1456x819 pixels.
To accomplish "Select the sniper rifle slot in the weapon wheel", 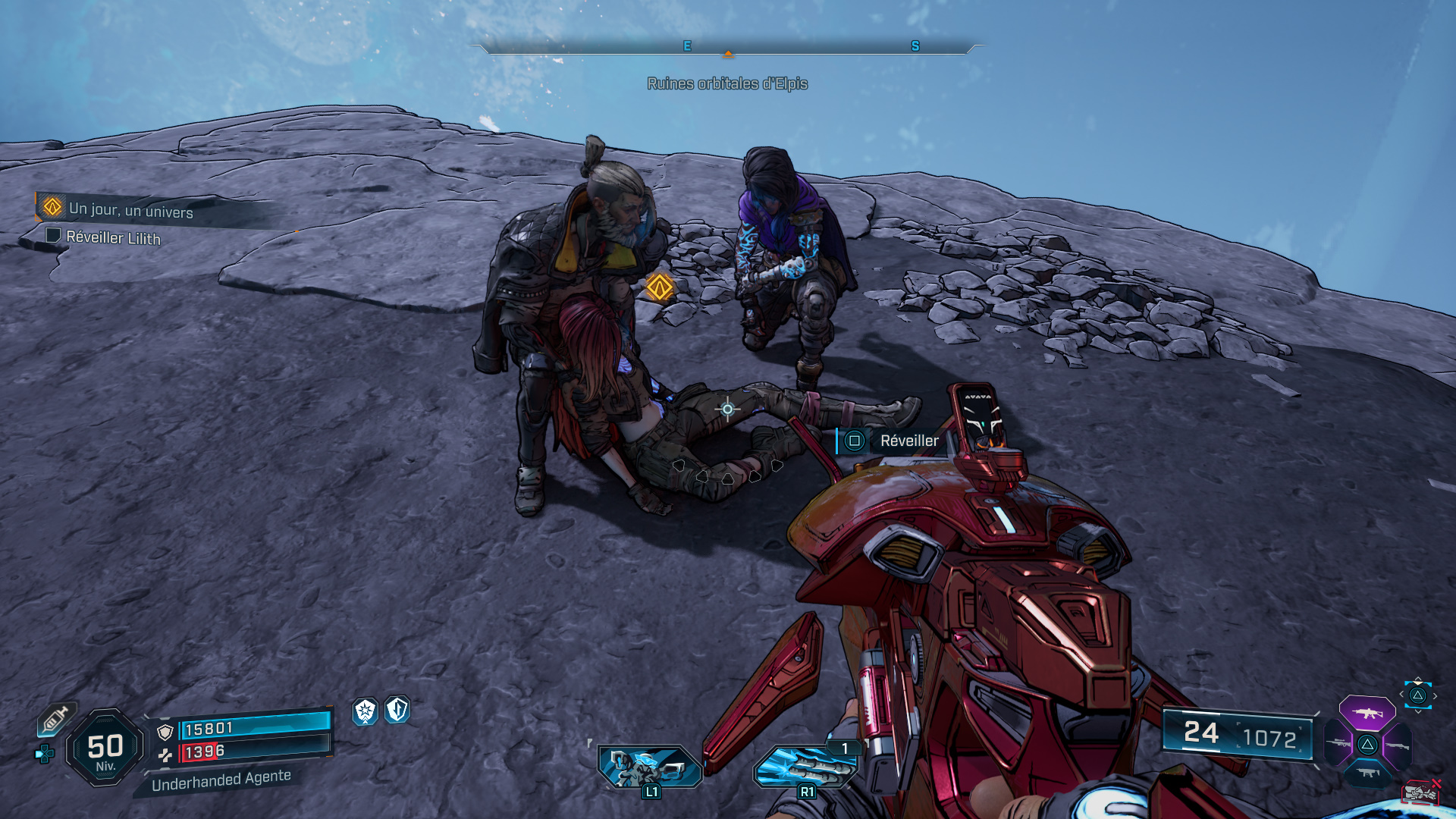I will point(1337,742).
